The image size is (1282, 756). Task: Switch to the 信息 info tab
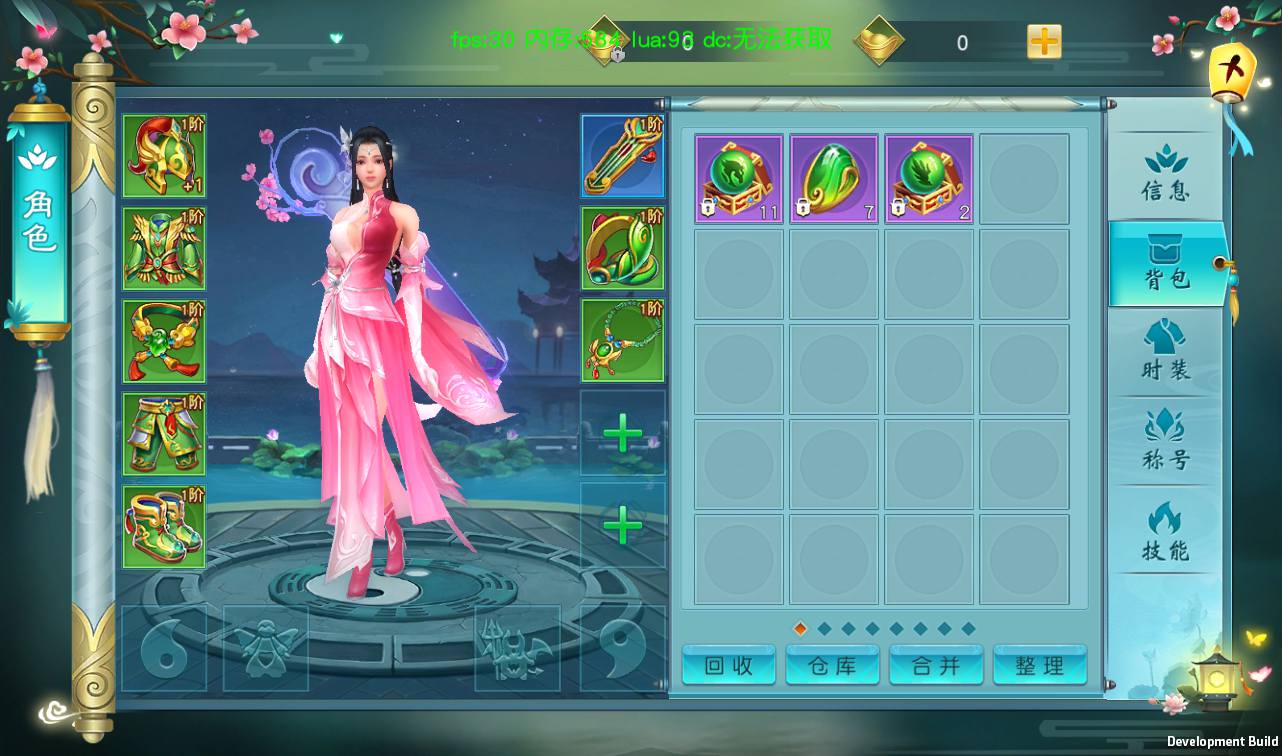[1165, 174]
